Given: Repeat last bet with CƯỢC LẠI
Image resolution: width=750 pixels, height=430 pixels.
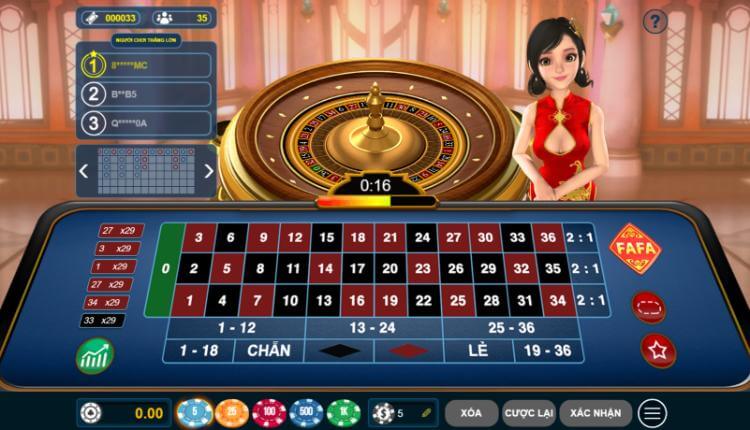Looking at the screenshot, I should 526,412.
